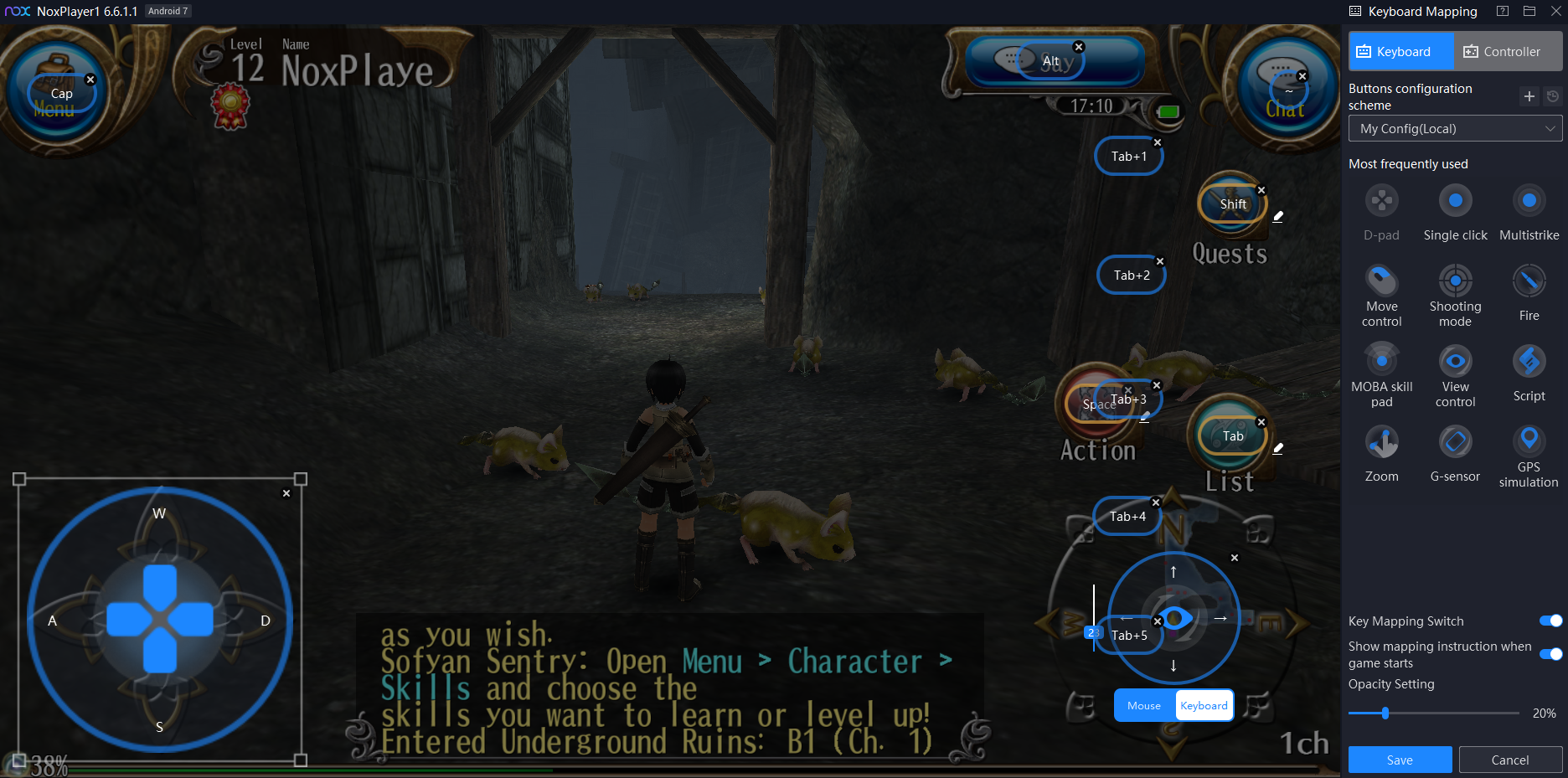Viewport: 1568px width, 778px height.
Task: Toggle the Key Mapping Switch
Action: pyautogui.click(x=1550, y=621)
